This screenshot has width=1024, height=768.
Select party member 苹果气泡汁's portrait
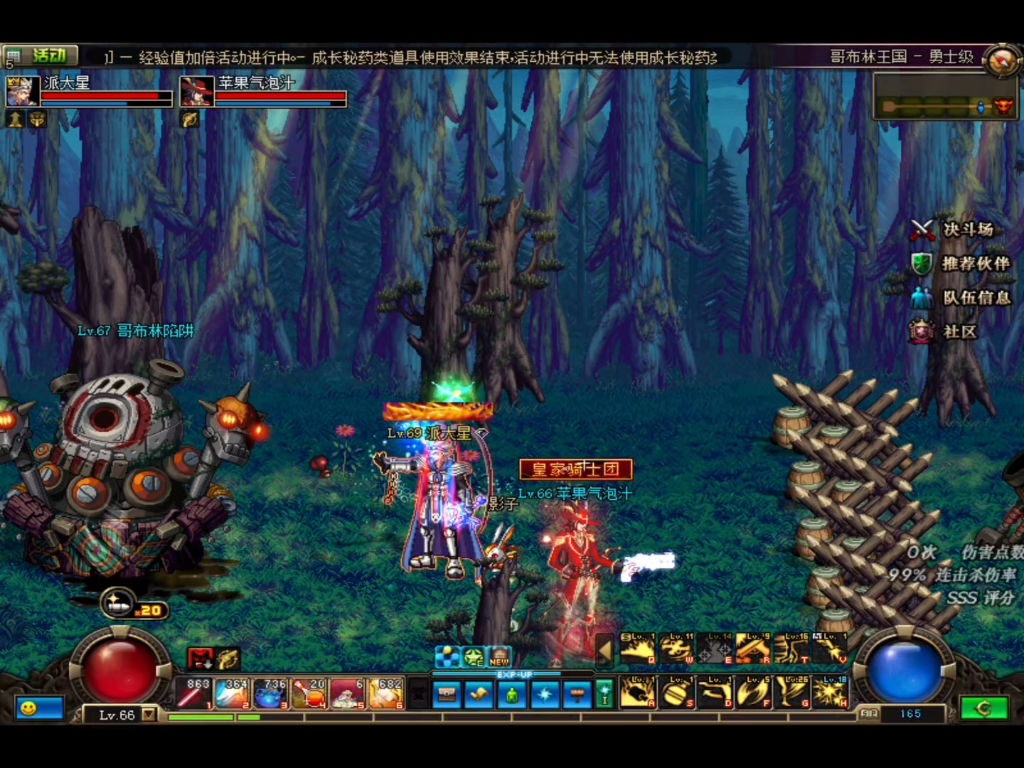point(197,91)
